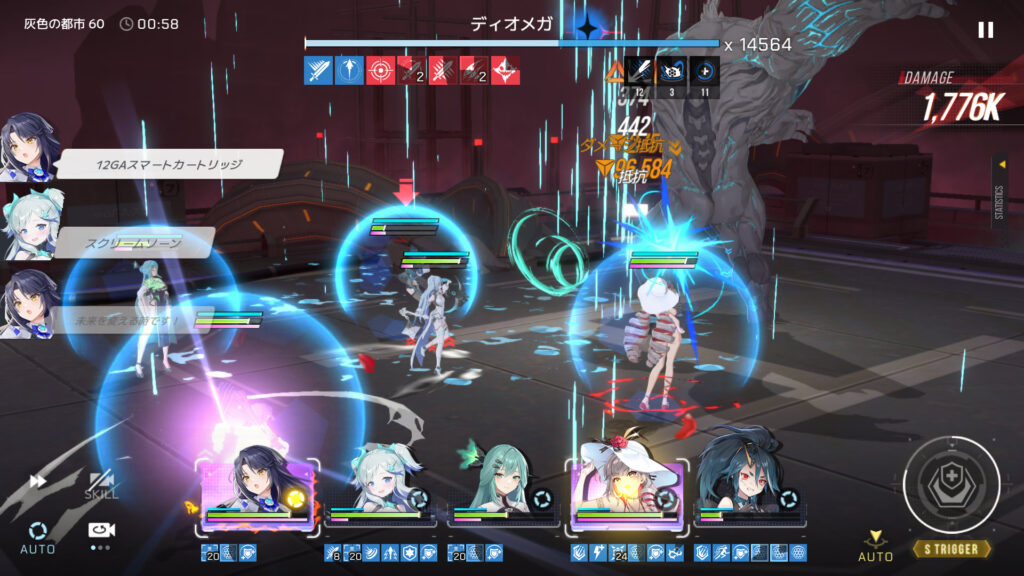
Task: Tap the 12GA Smart Cartridge skill notification
Action: click(170, 164)
